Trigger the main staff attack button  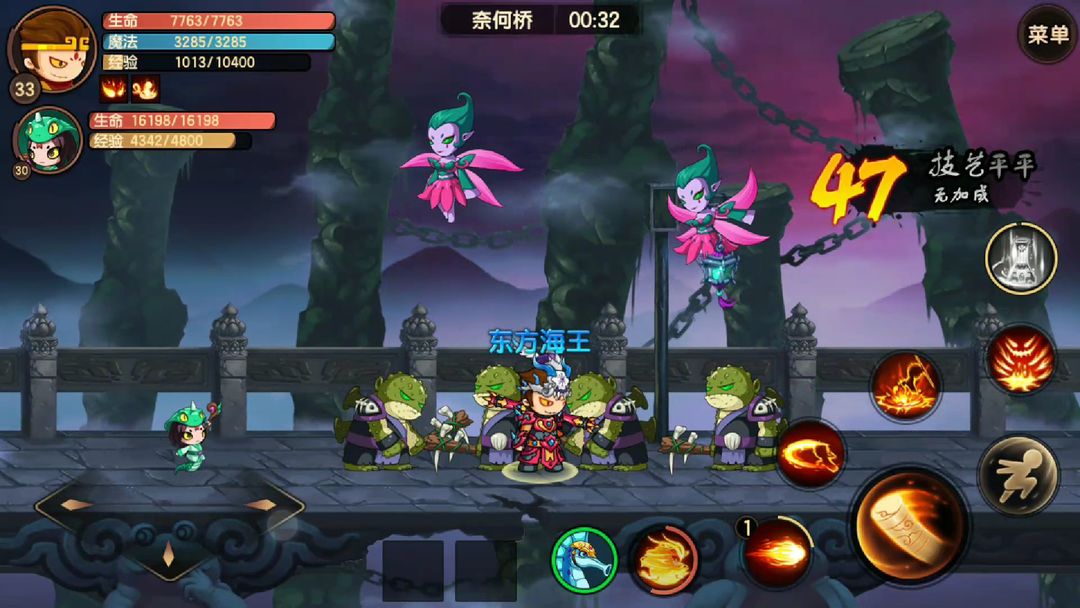tap(908, 525)
